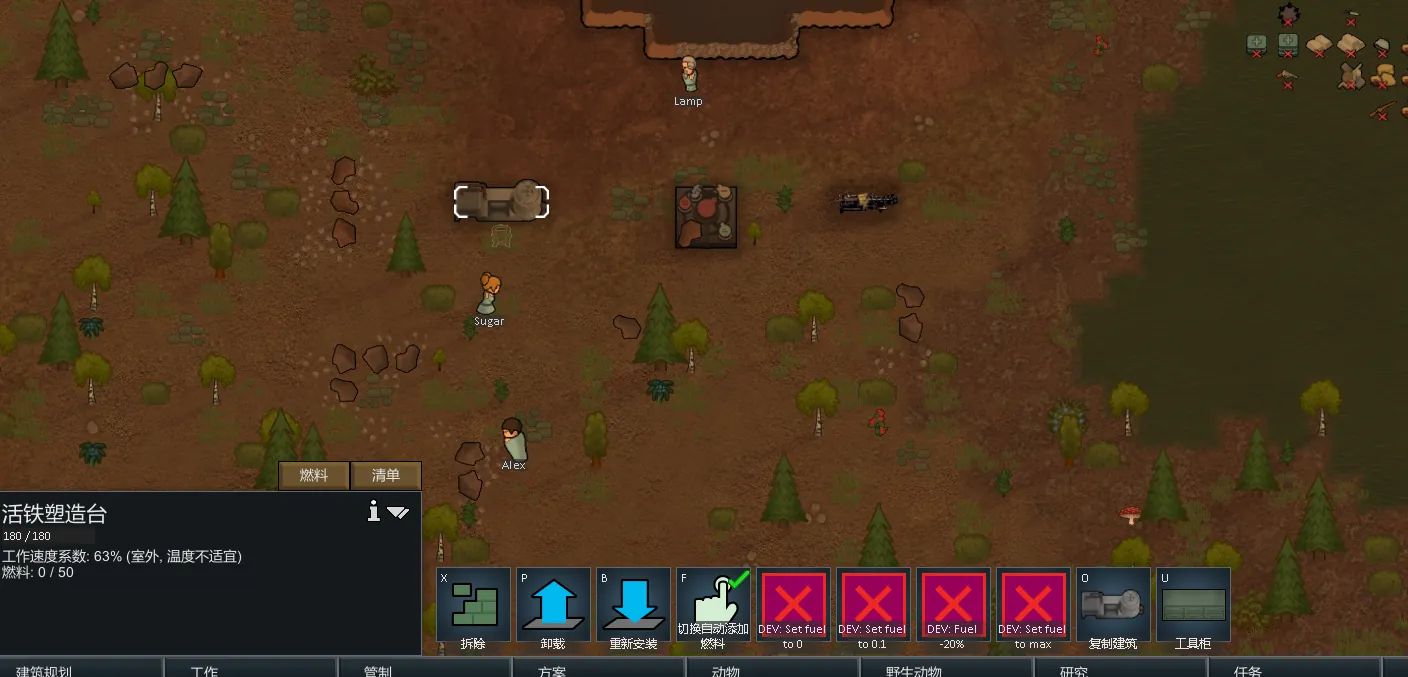Open the 建筑规划 (architect) menu
This screenshot has height=677, width=1408.
pos(44,668)
